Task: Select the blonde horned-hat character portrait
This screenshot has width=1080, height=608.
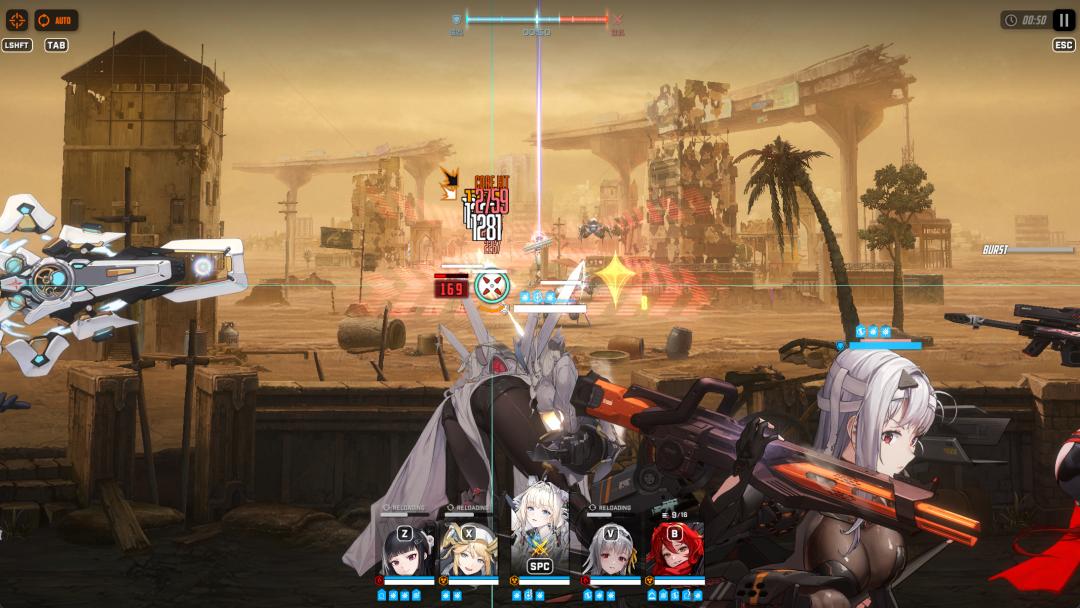Action: click(x=469, y=548)
